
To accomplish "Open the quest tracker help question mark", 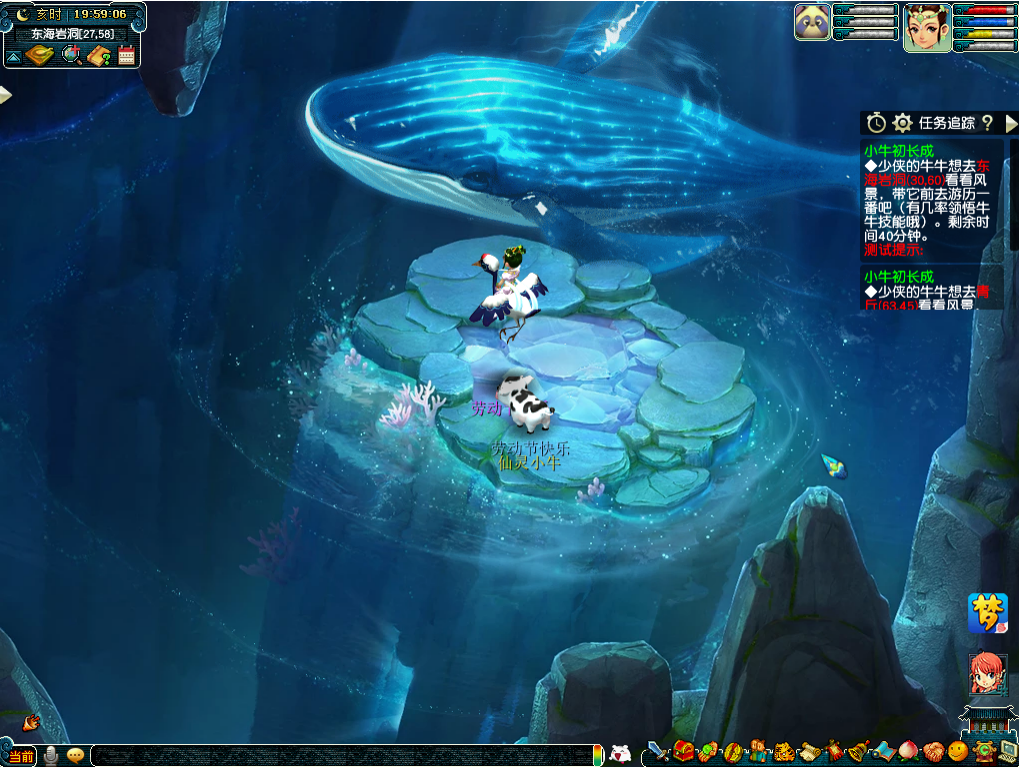I will pyautogui.click(x=987, y=123).
